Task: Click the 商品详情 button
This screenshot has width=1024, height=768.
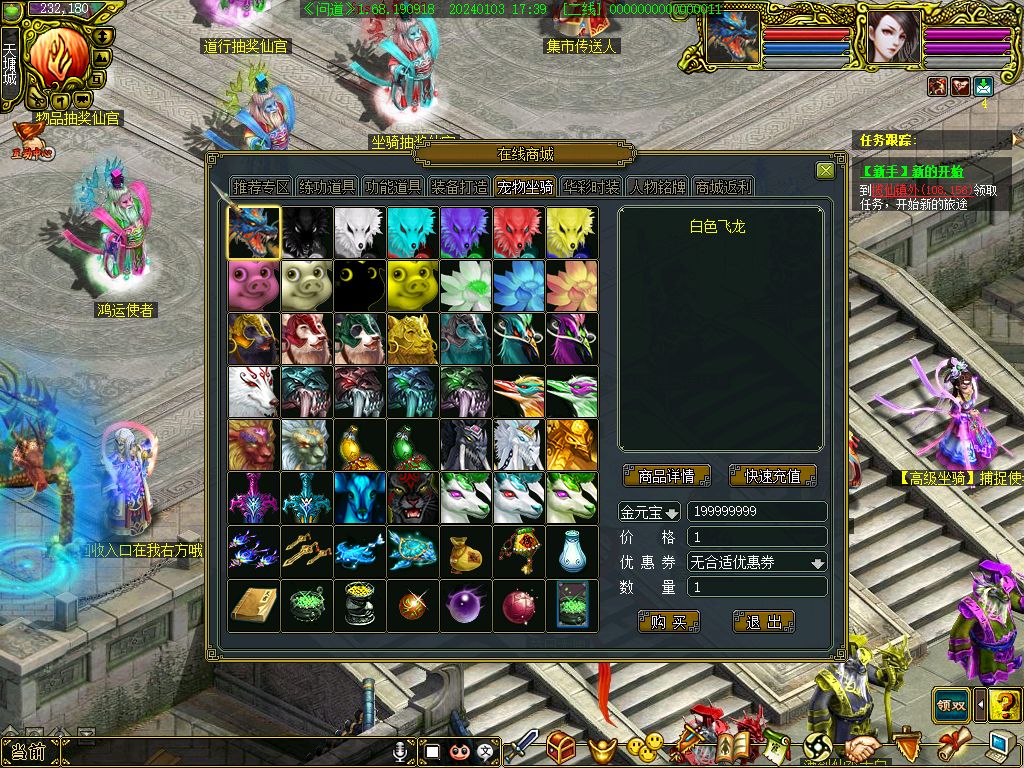Action: coord(666,476)
